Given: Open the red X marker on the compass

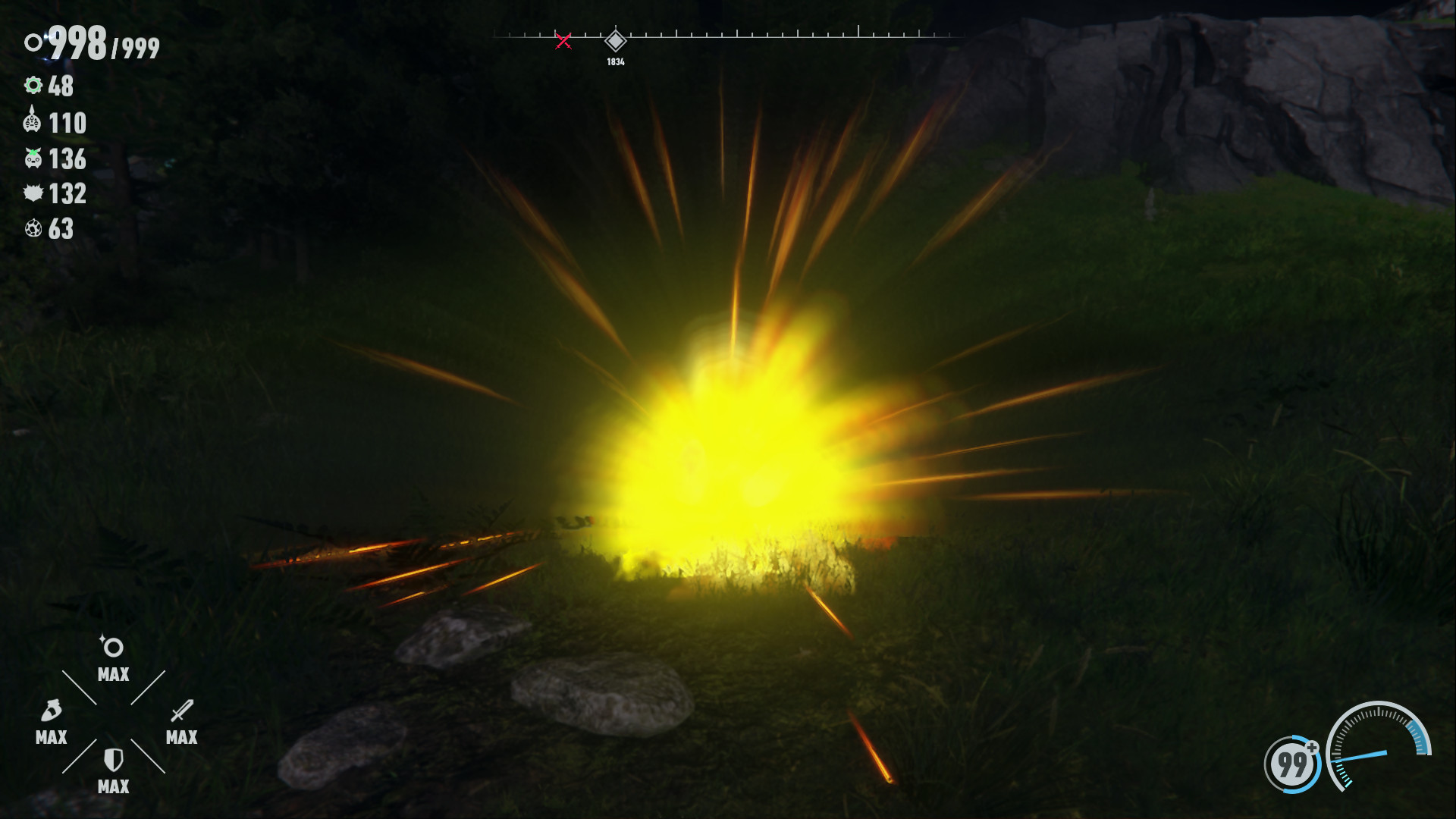Looking at the screenshot, I should click(563, 42).
